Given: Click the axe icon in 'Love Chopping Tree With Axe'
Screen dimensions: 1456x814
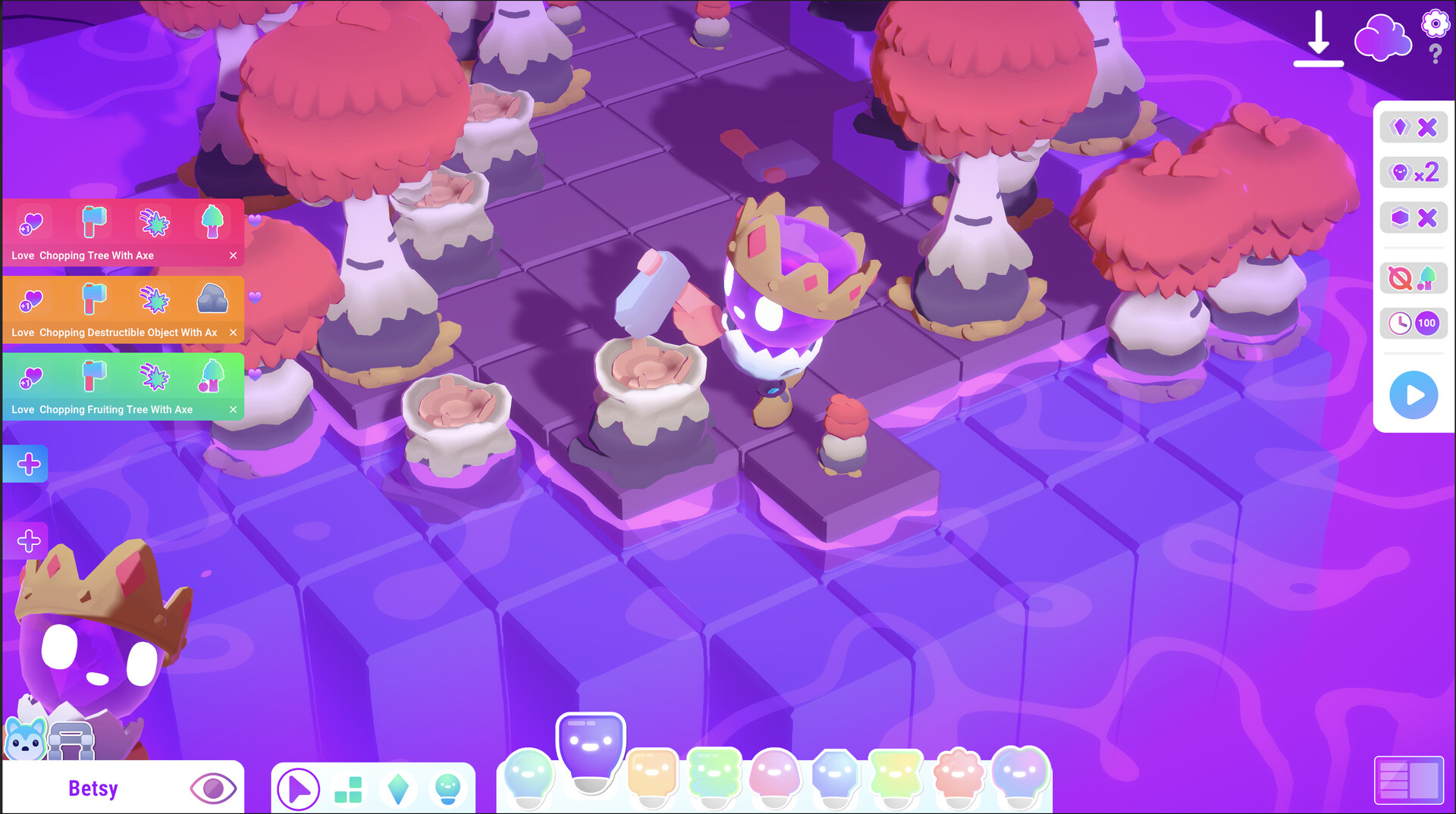Looking at the screenshot, I should pyautogui.click(x=93, y=221).
